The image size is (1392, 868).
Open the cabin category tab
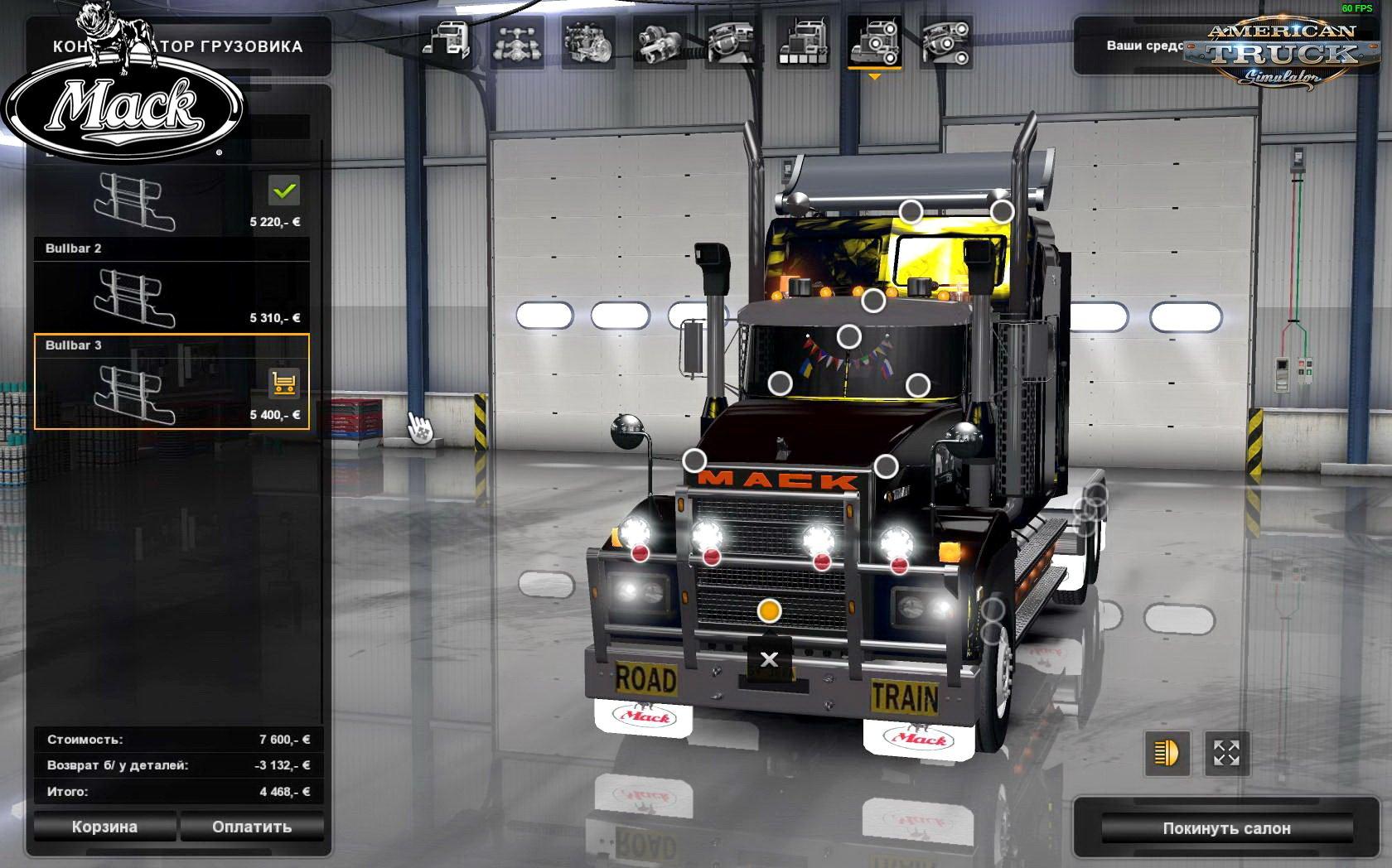[447, 41]
